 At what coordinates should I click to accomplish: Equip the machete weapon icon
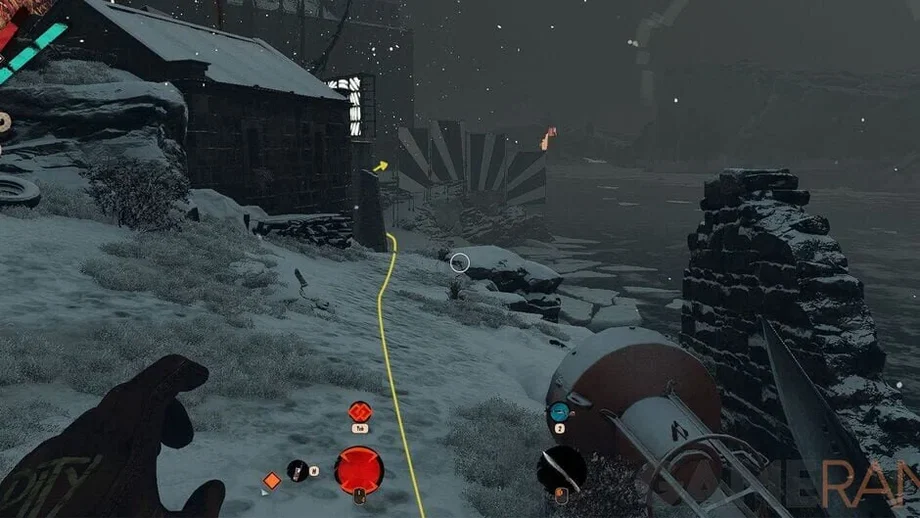tap(560, 468)
